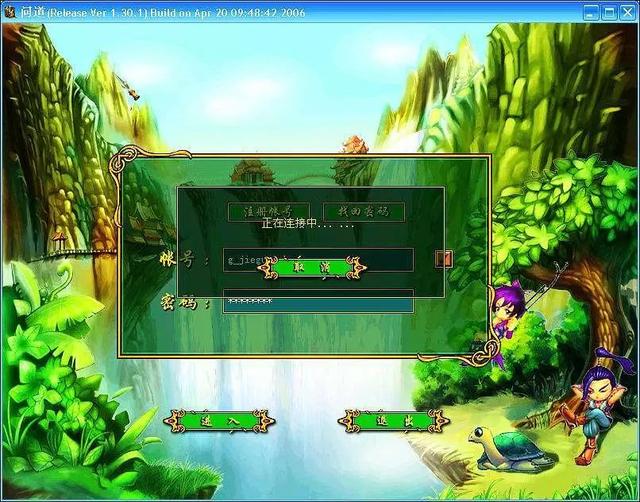The width and height of the screenshot is (640, 502).
Task: Click the small icon beside the account field
Action: click(443, 259)
